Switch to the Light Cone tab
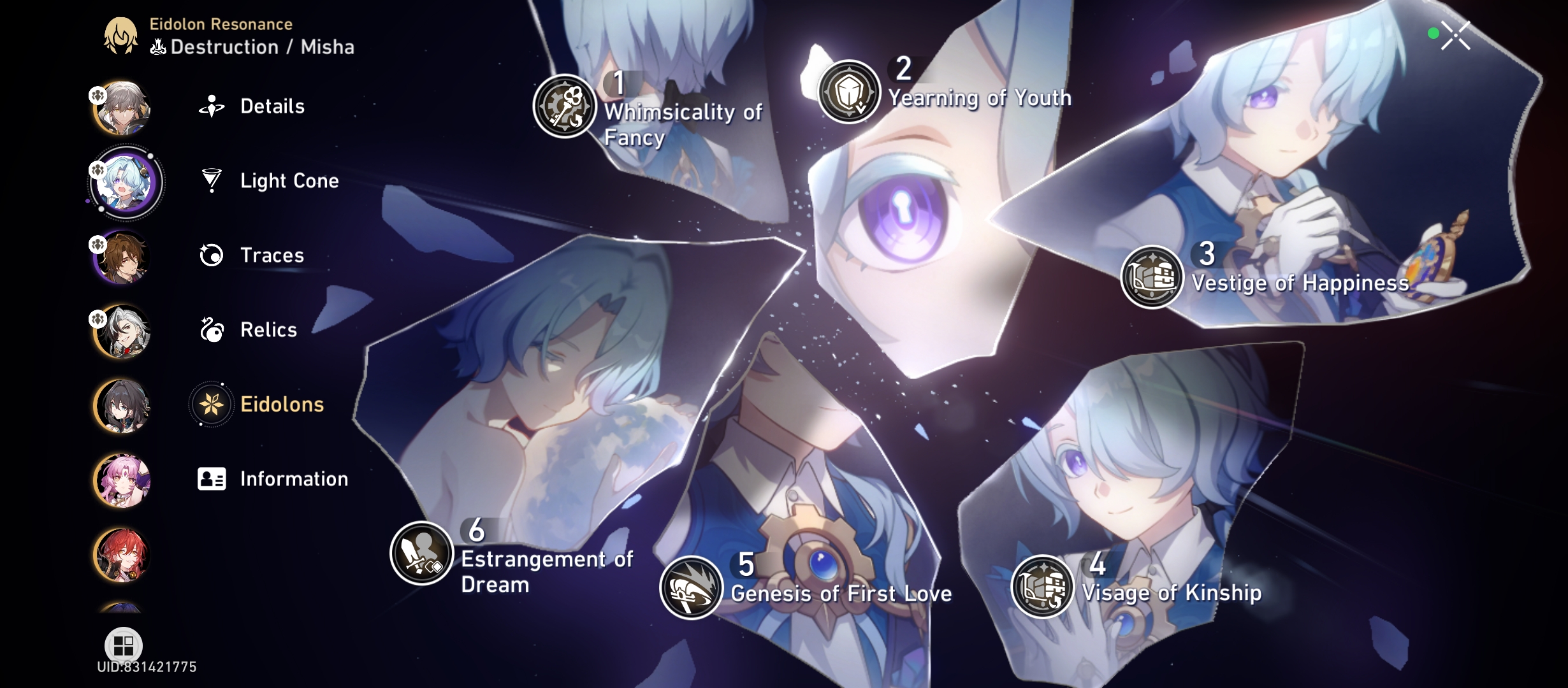The width and height of the screenshot is (1568, 688). 210,181
